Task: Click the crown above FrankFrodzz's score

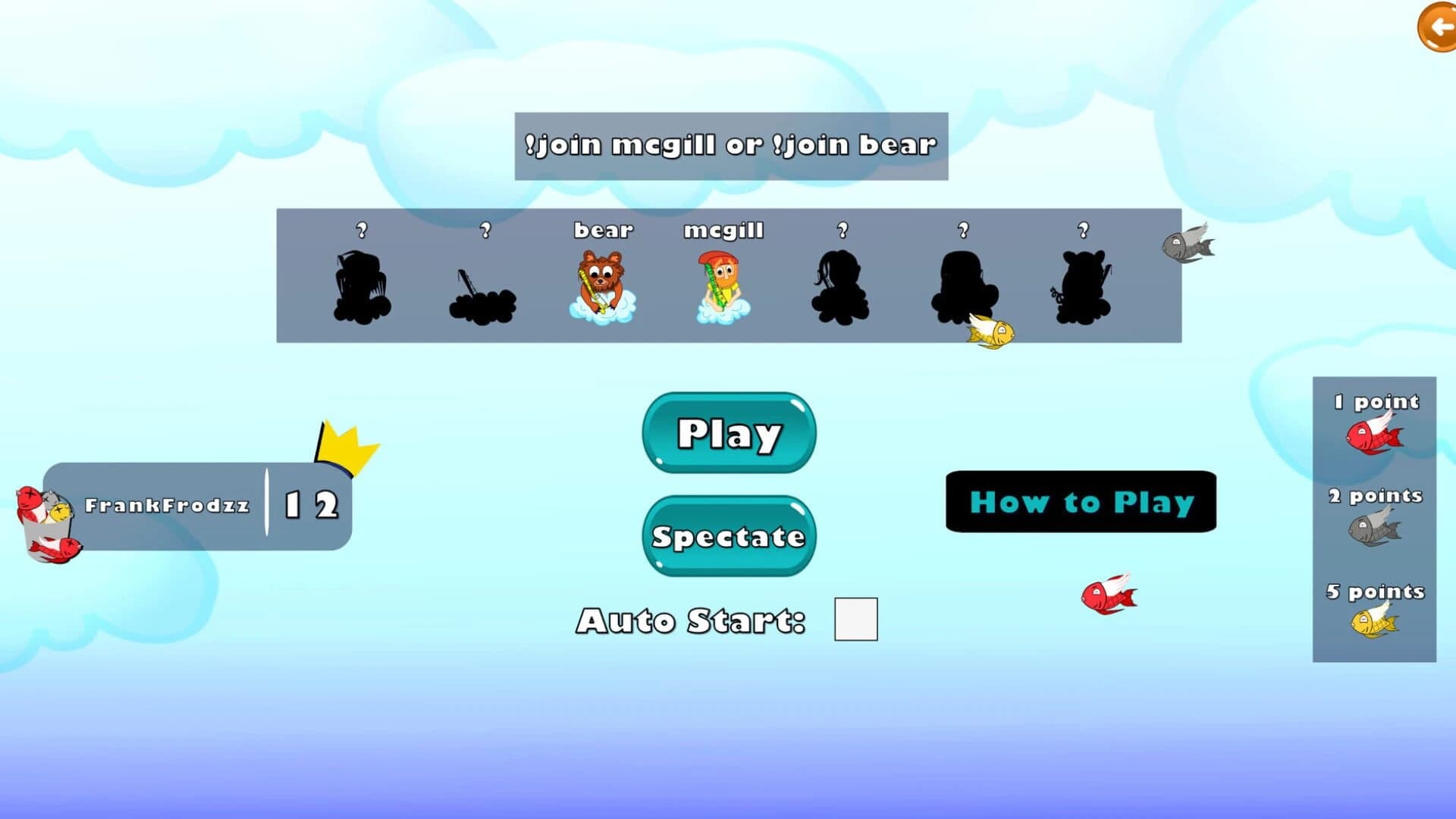Action: click(344, 441)
